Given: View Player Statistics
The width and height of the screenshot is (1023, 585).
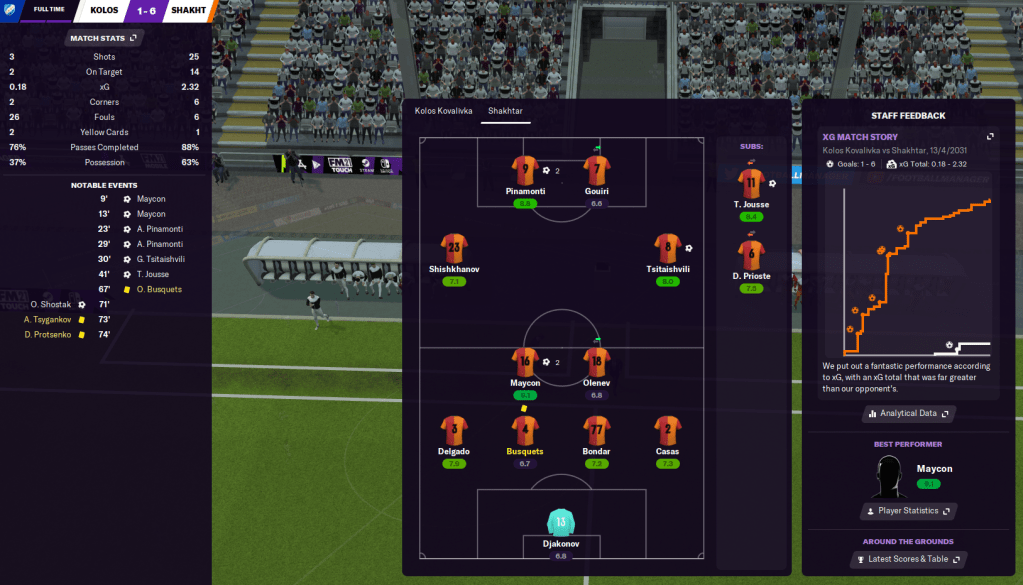Looking at the screenshot, I should point(908,511).
